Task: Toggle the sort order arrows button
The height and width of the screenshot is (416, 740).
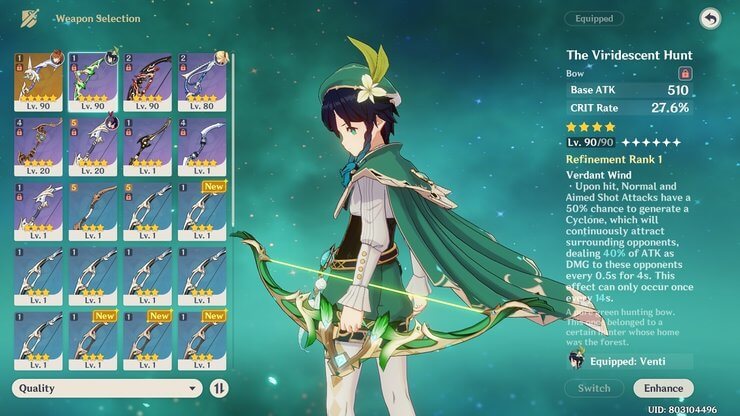Action: (x=220, y=388)
